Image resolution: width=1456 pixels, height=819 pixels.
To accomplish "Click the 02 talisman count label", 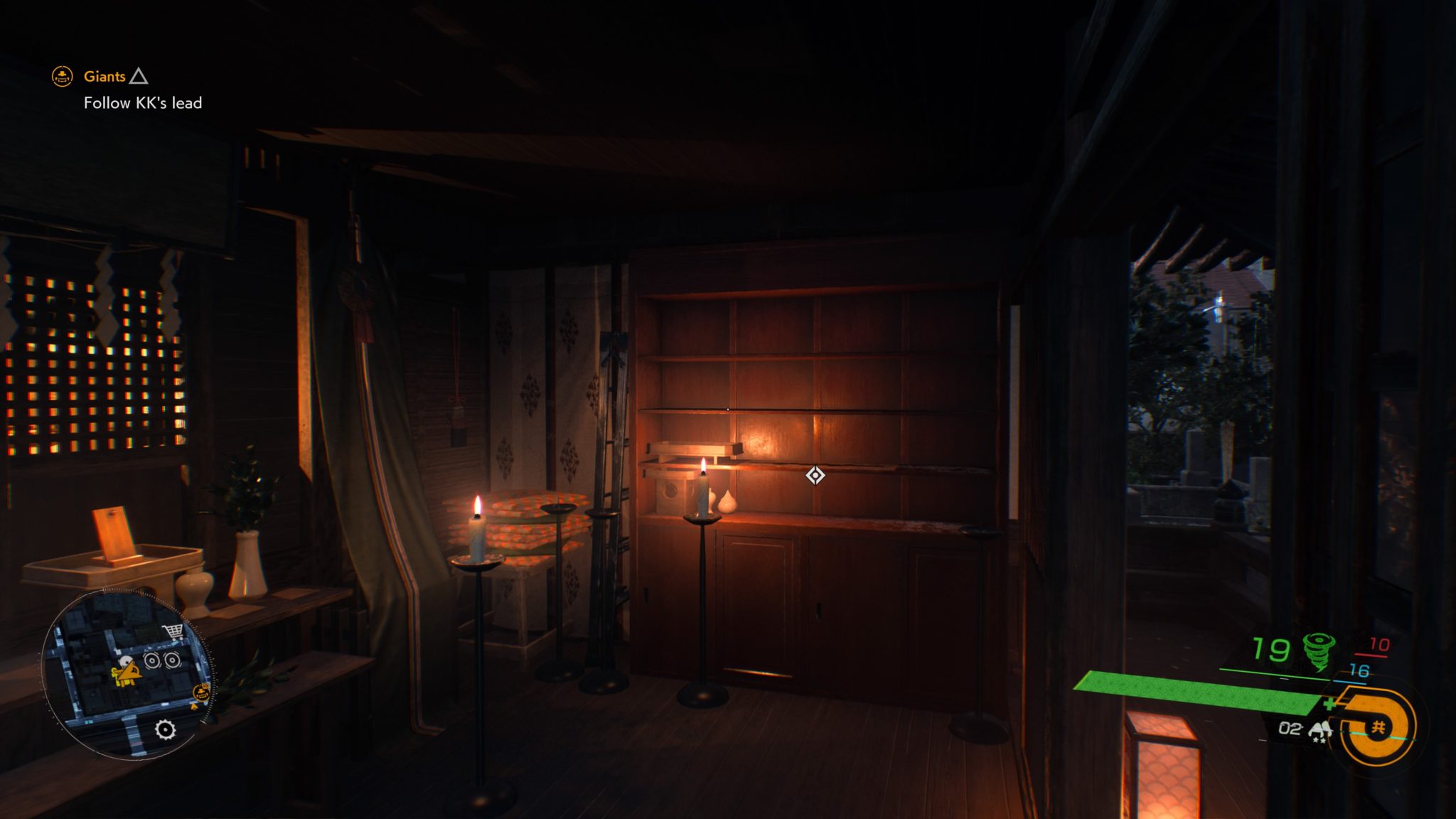I will click(x=1290, y=729).
